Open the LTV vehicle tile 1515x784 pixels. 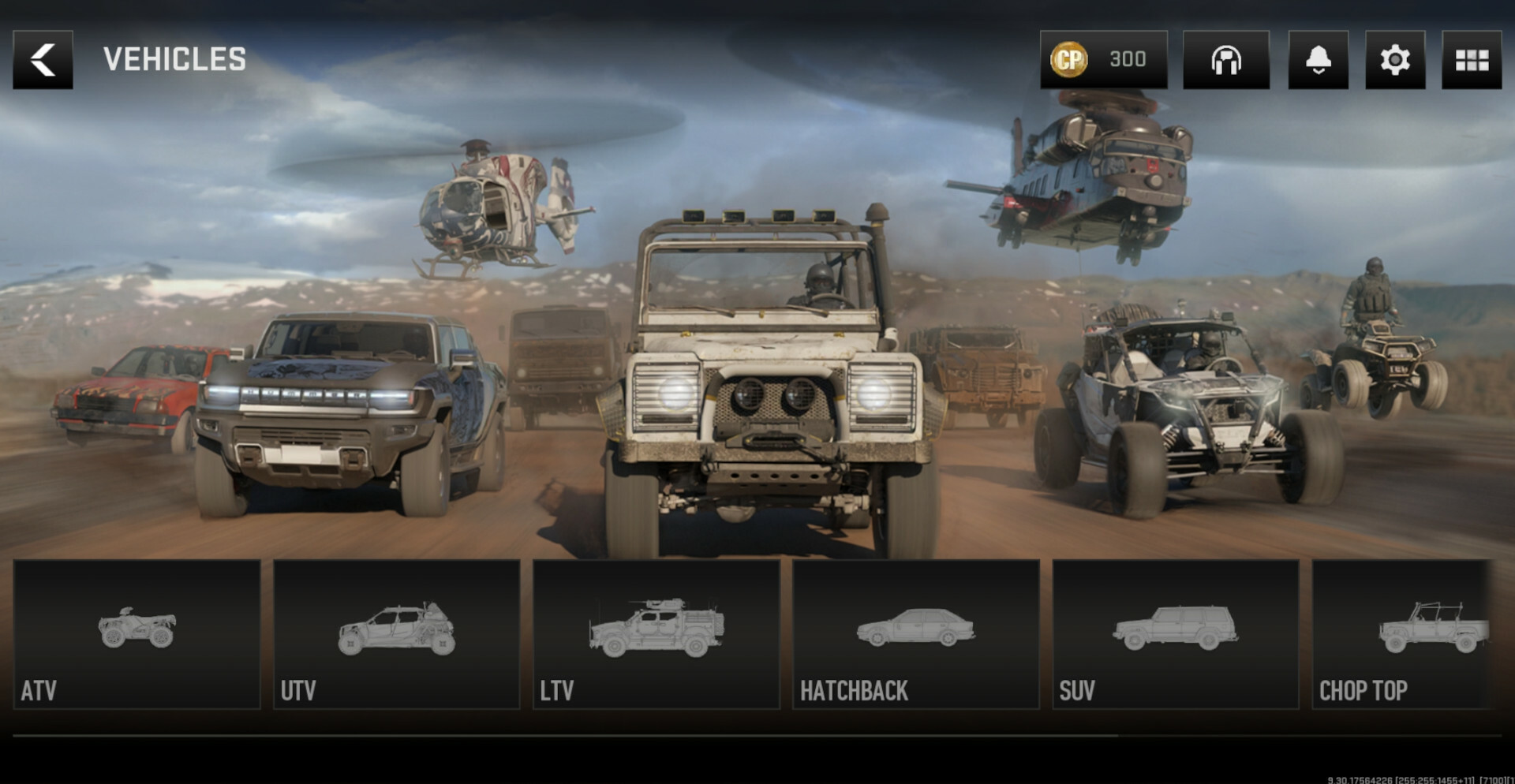click(656, 634)
